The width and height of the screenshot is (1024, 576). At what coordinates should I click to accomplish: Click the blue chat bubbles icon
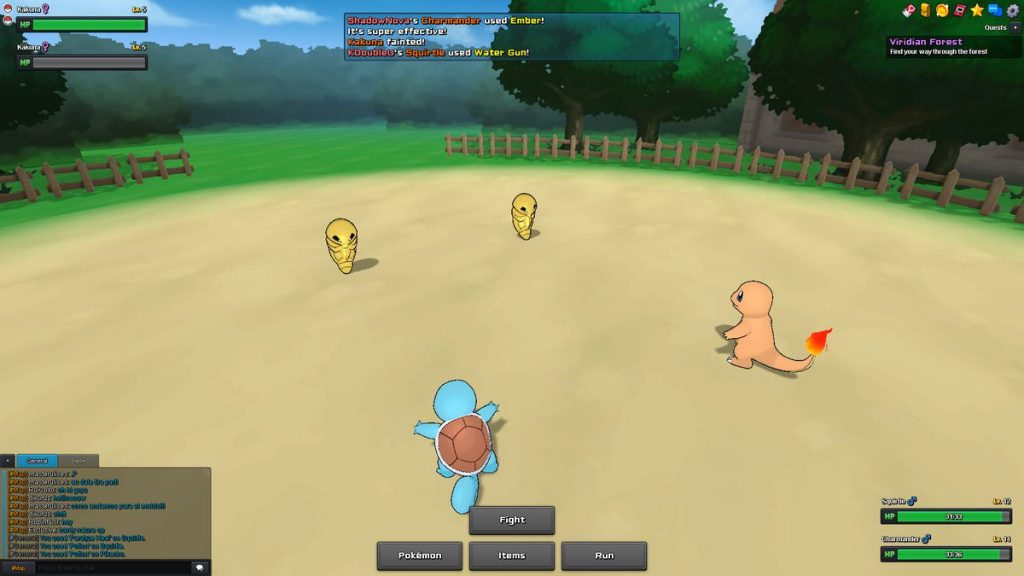click(995, 10)
